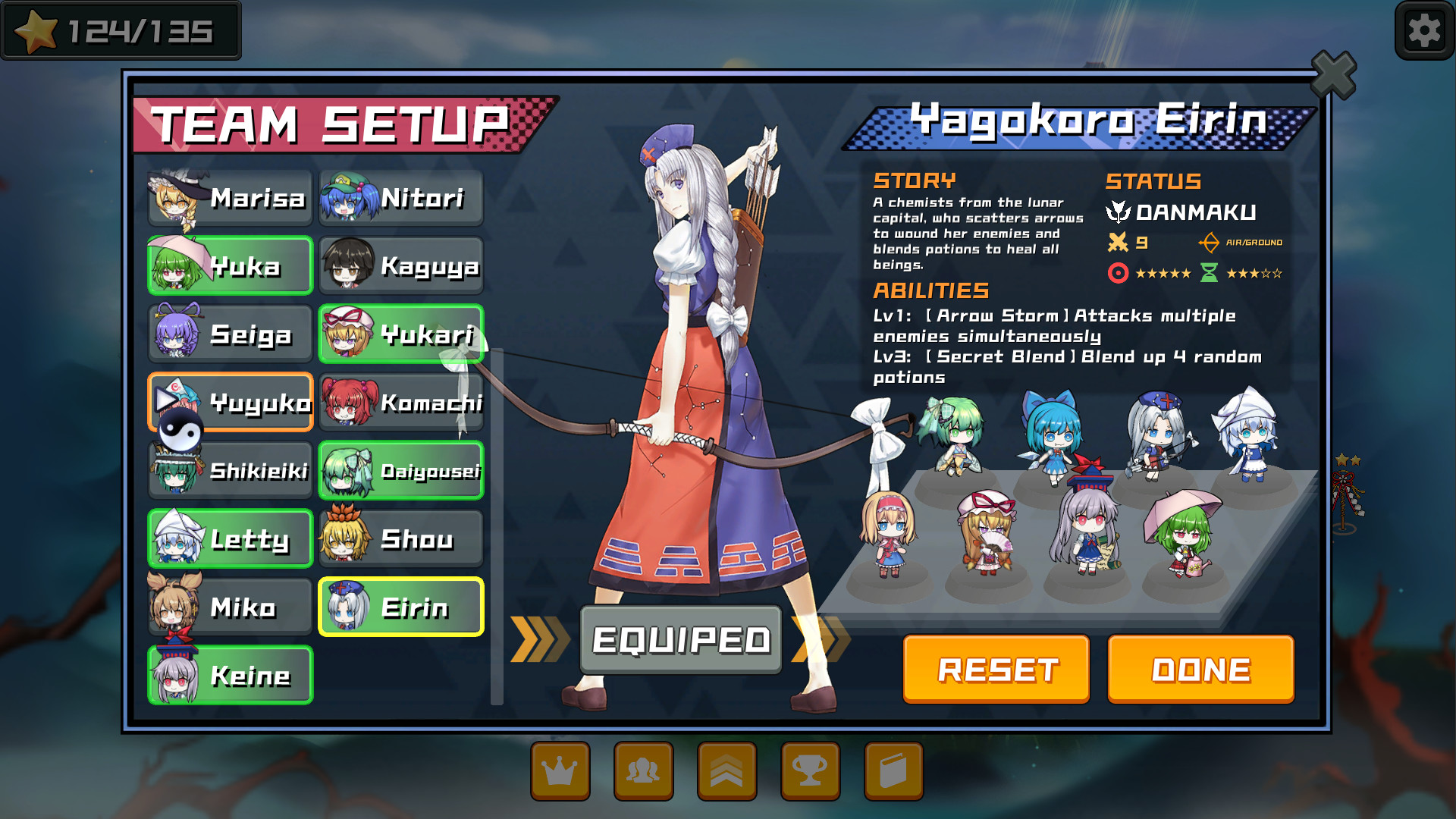Select Eirin in the character list
The image size is (1456, 819).
[x=401, y=607]
